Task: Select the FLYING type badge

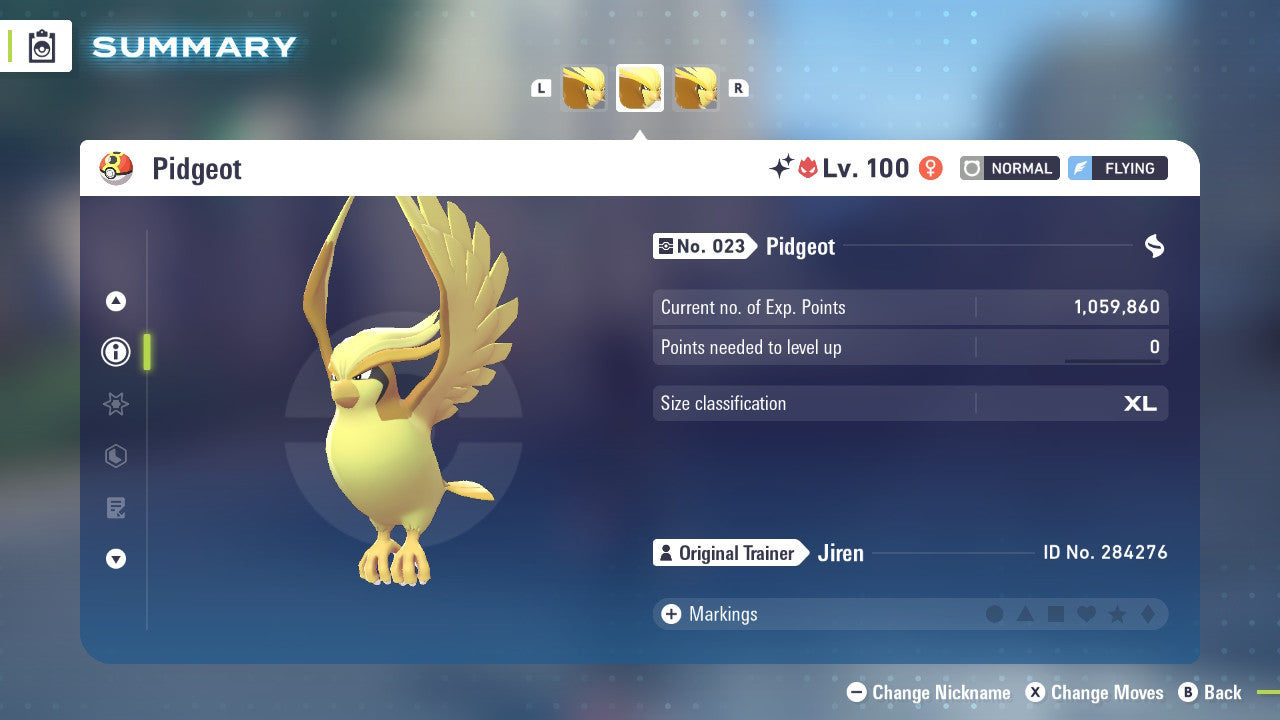Action: click(1117, 168)
